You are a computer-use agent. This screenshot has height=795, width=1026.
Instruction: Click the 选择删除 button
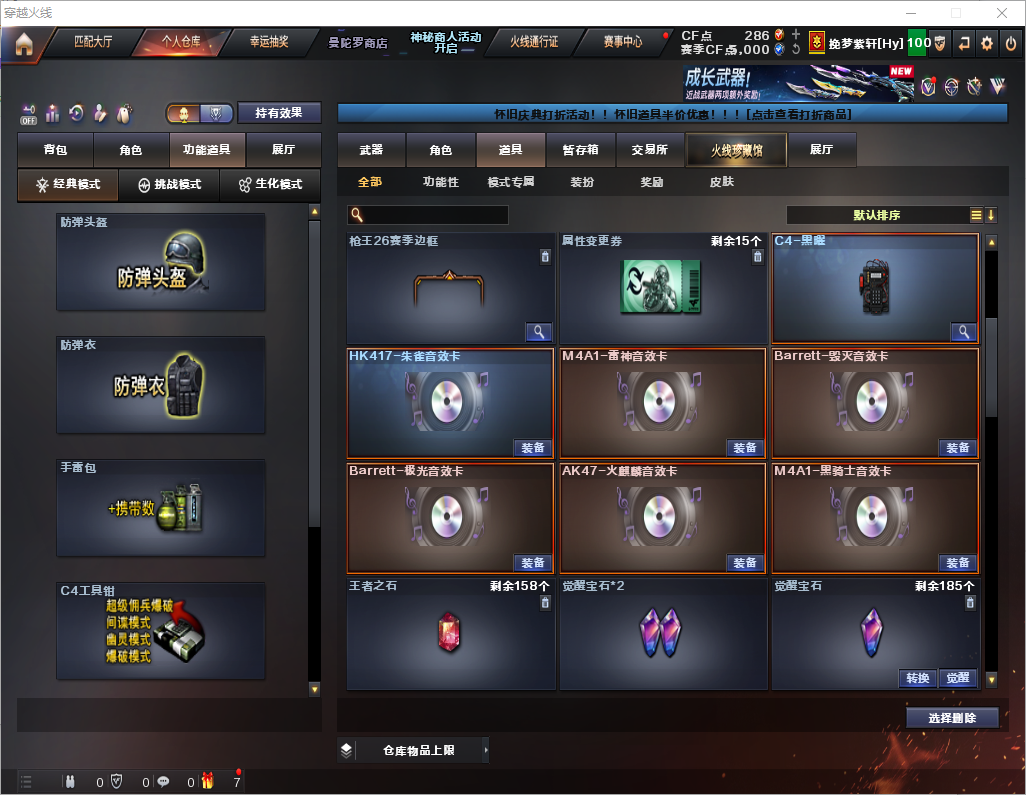point(952,718)
